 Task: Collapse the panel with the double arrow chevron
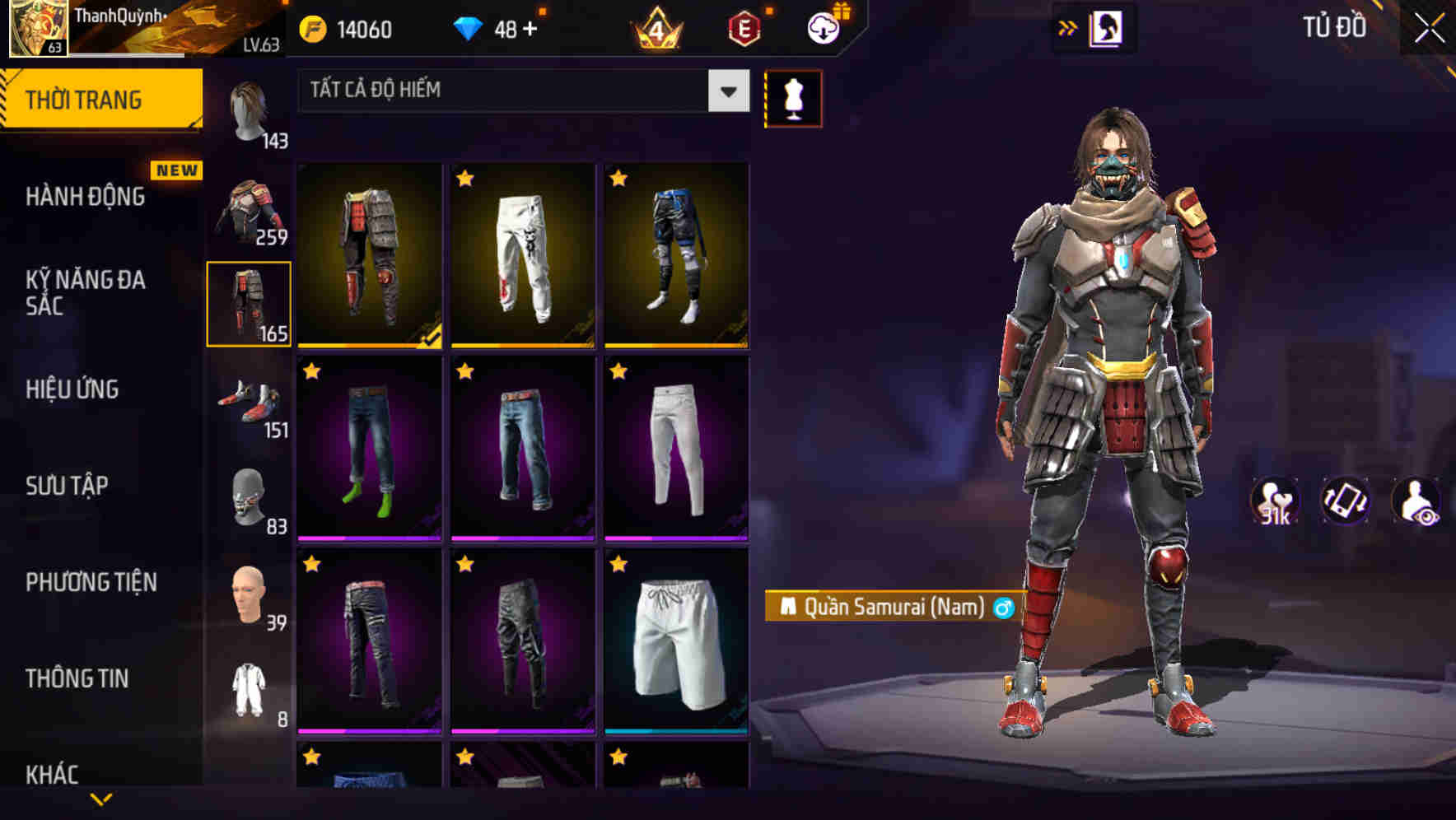(1066, 27)
